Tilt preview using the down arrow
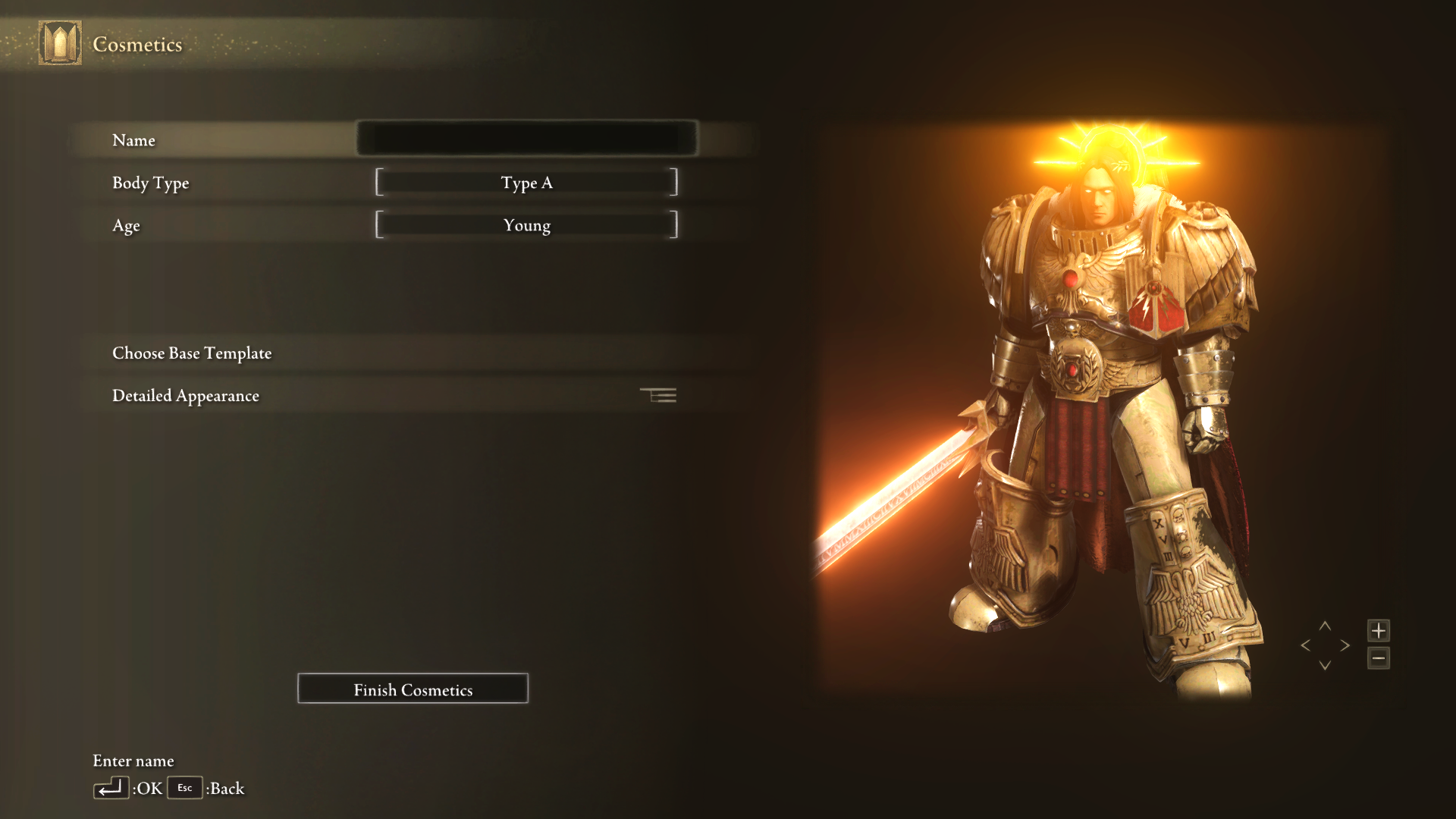Viewport: 1456px width, 819px height. click(x=1325, y=665)
